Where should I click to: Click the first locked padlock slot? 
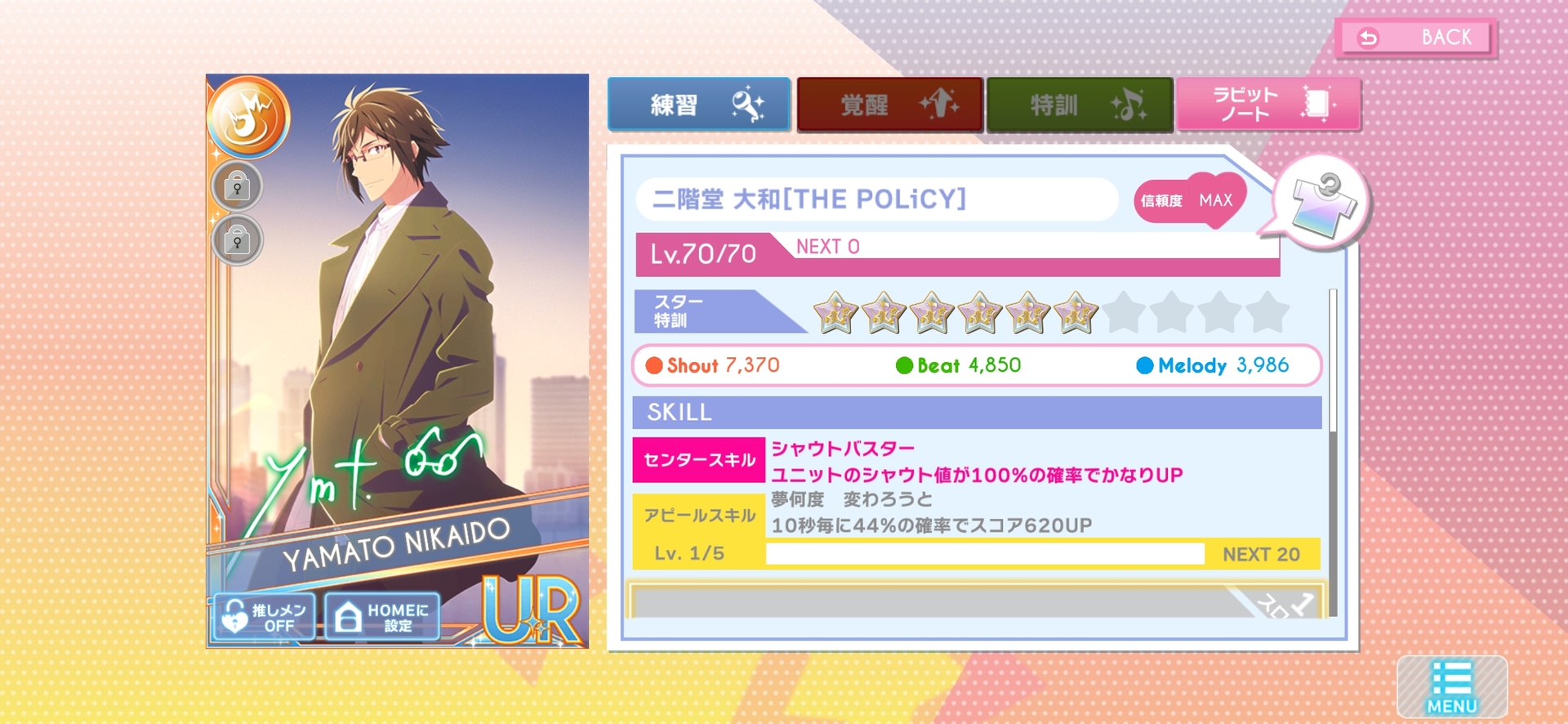[x=238, y=187]
